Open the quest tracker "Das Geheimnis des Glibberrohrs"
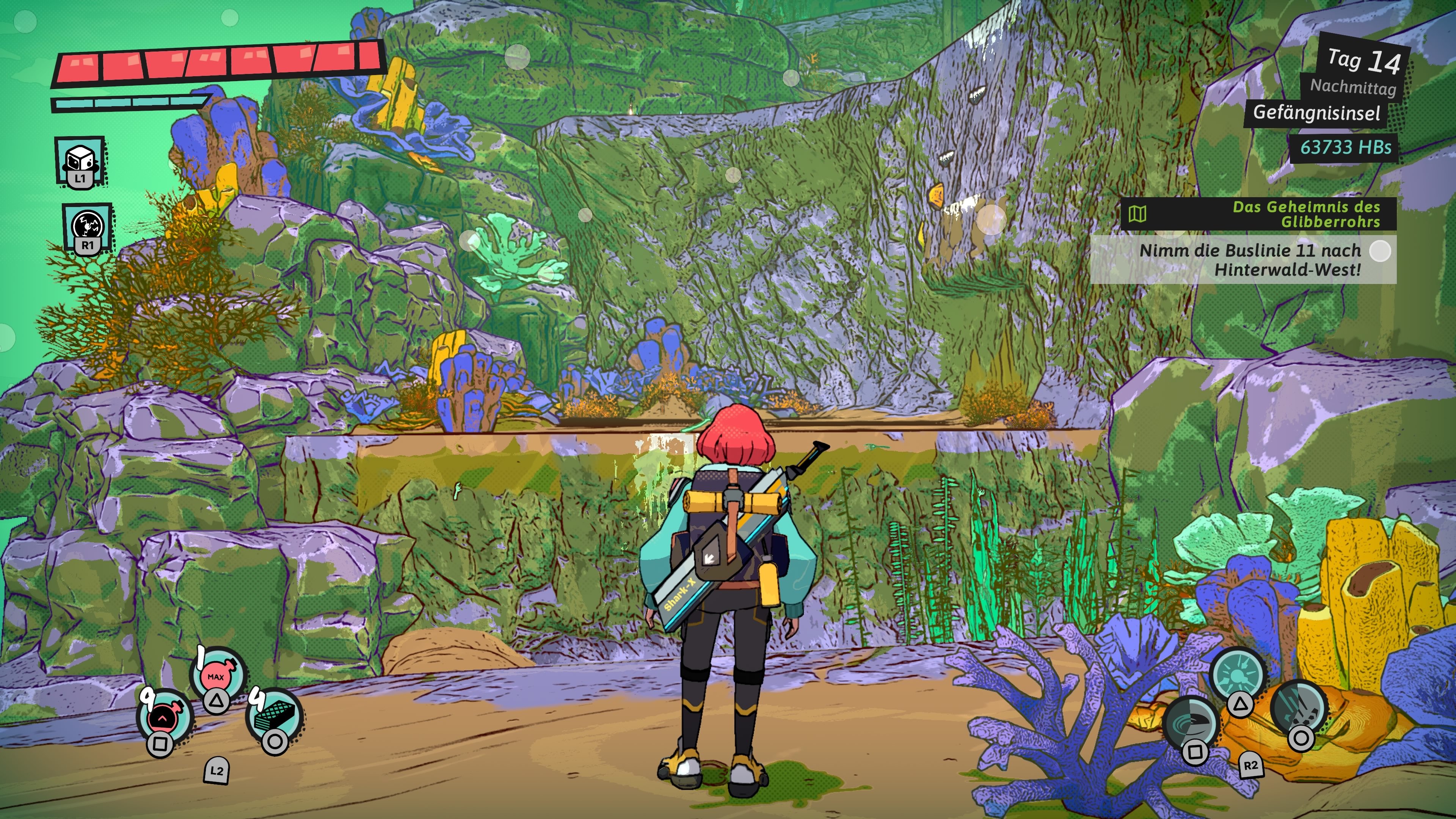The image size is (1456, 819). click(x=1258, y=214)
